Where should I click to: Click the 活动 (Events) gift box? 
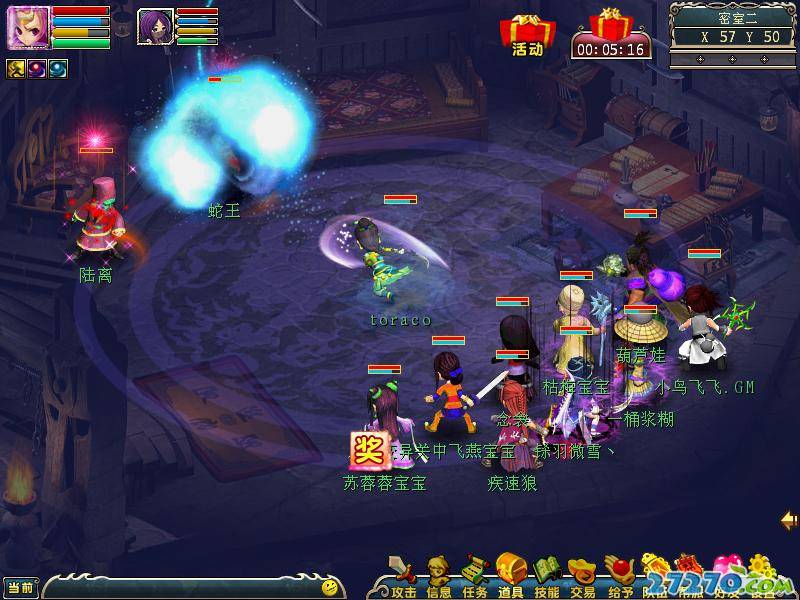527,35
